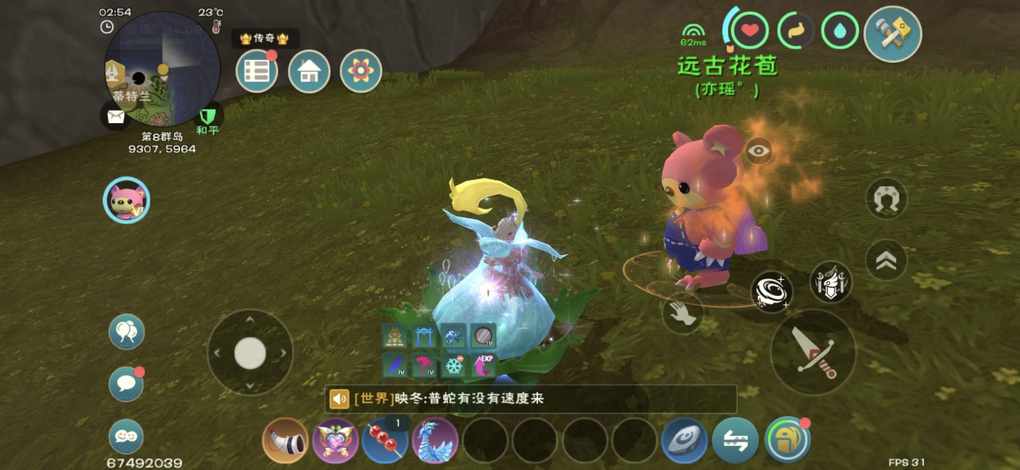Tap the heart health status icon

click(x=749, y=29)
